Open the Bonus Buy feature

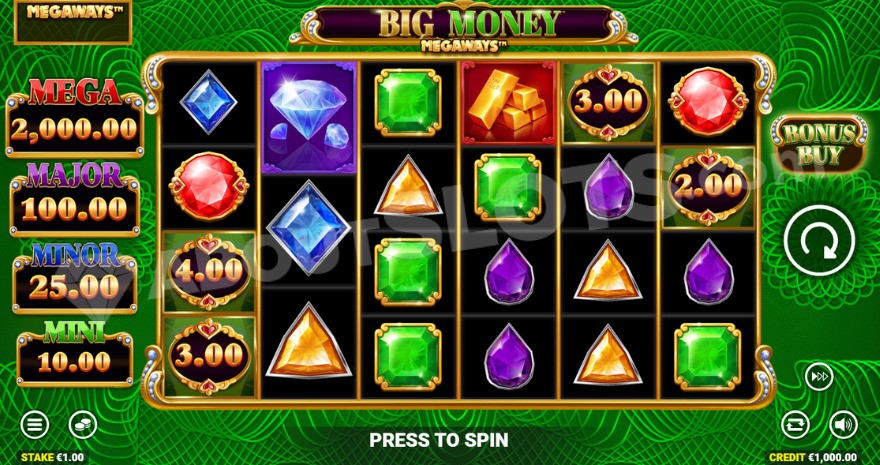[818, 144]
